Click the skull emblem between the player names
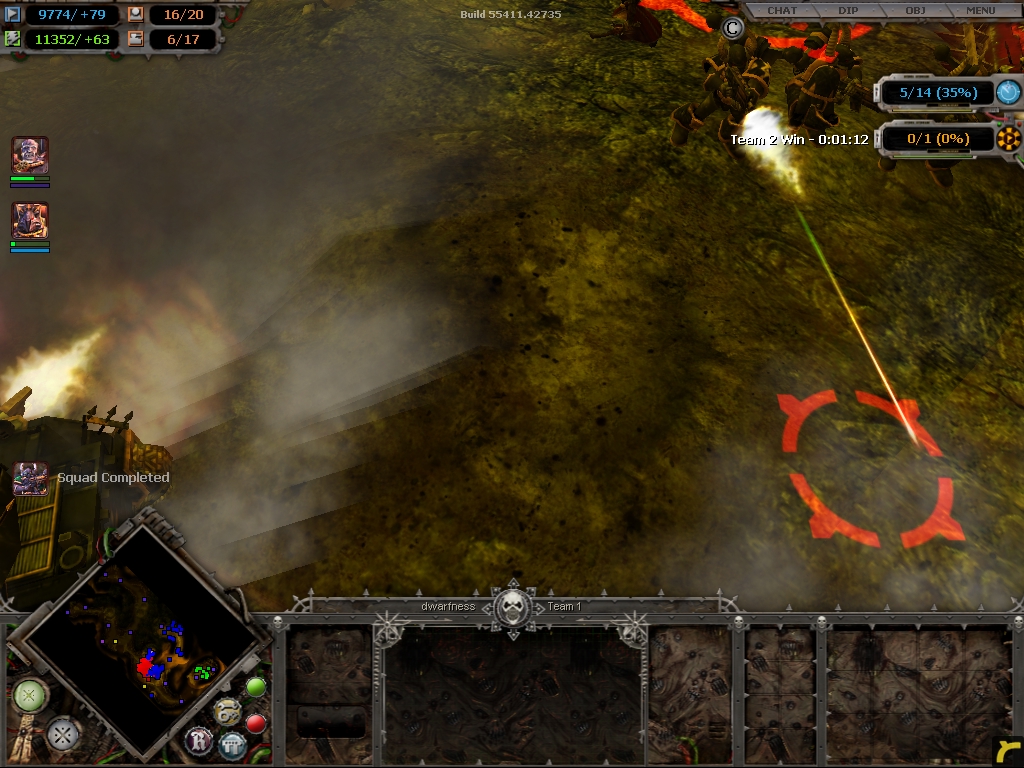 [513, 606]
